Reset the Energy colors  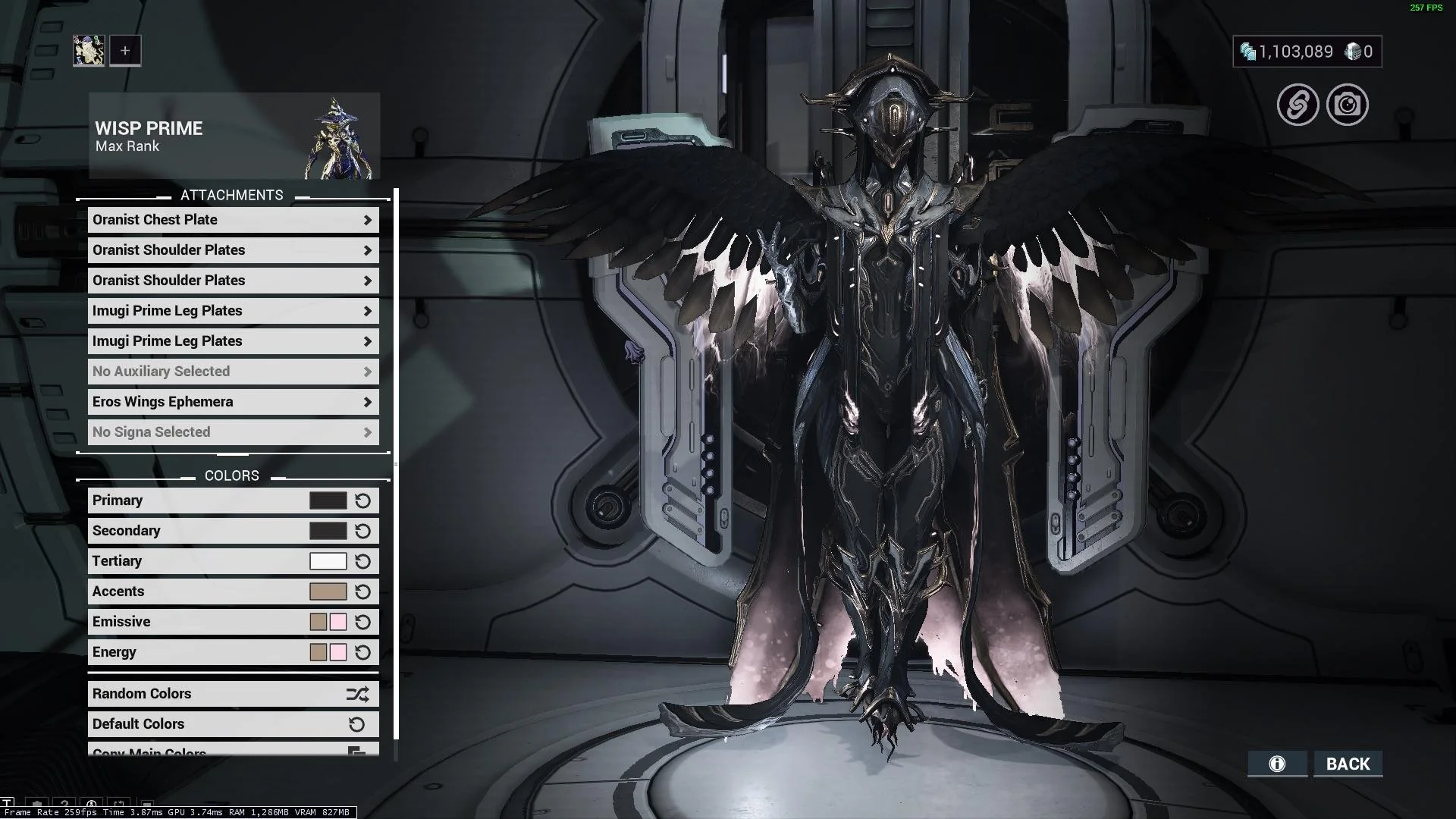[362, 652]
